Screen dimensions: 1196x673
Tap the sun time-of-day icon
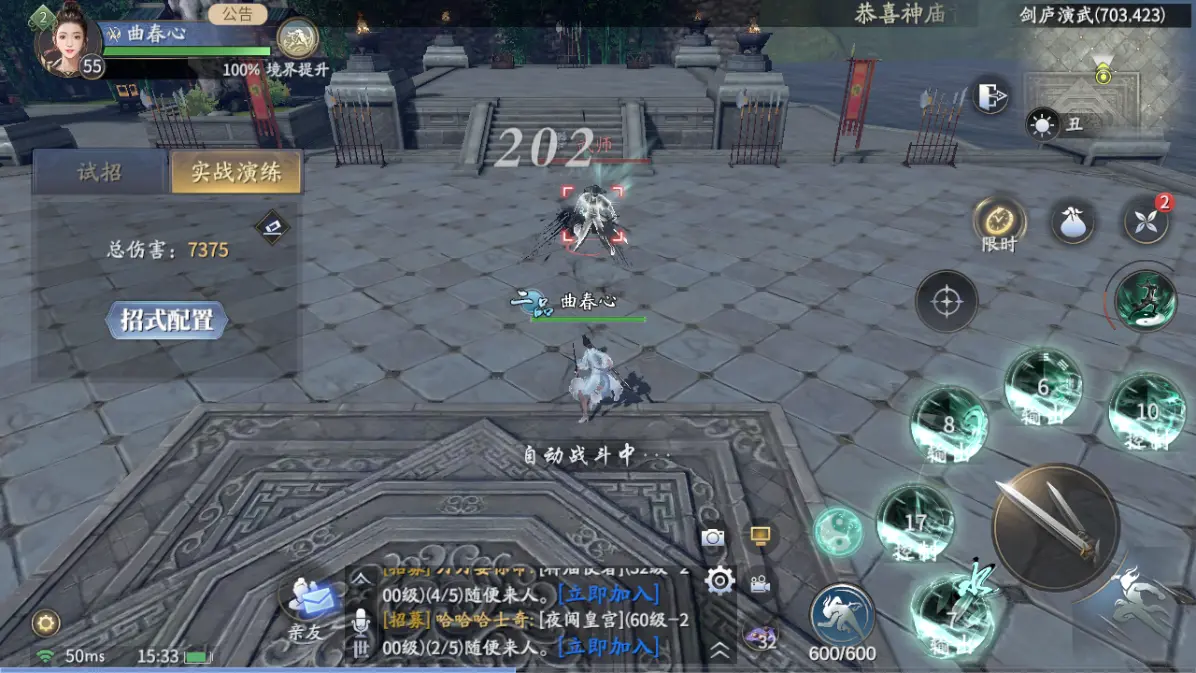click(x=1043, y=125)
